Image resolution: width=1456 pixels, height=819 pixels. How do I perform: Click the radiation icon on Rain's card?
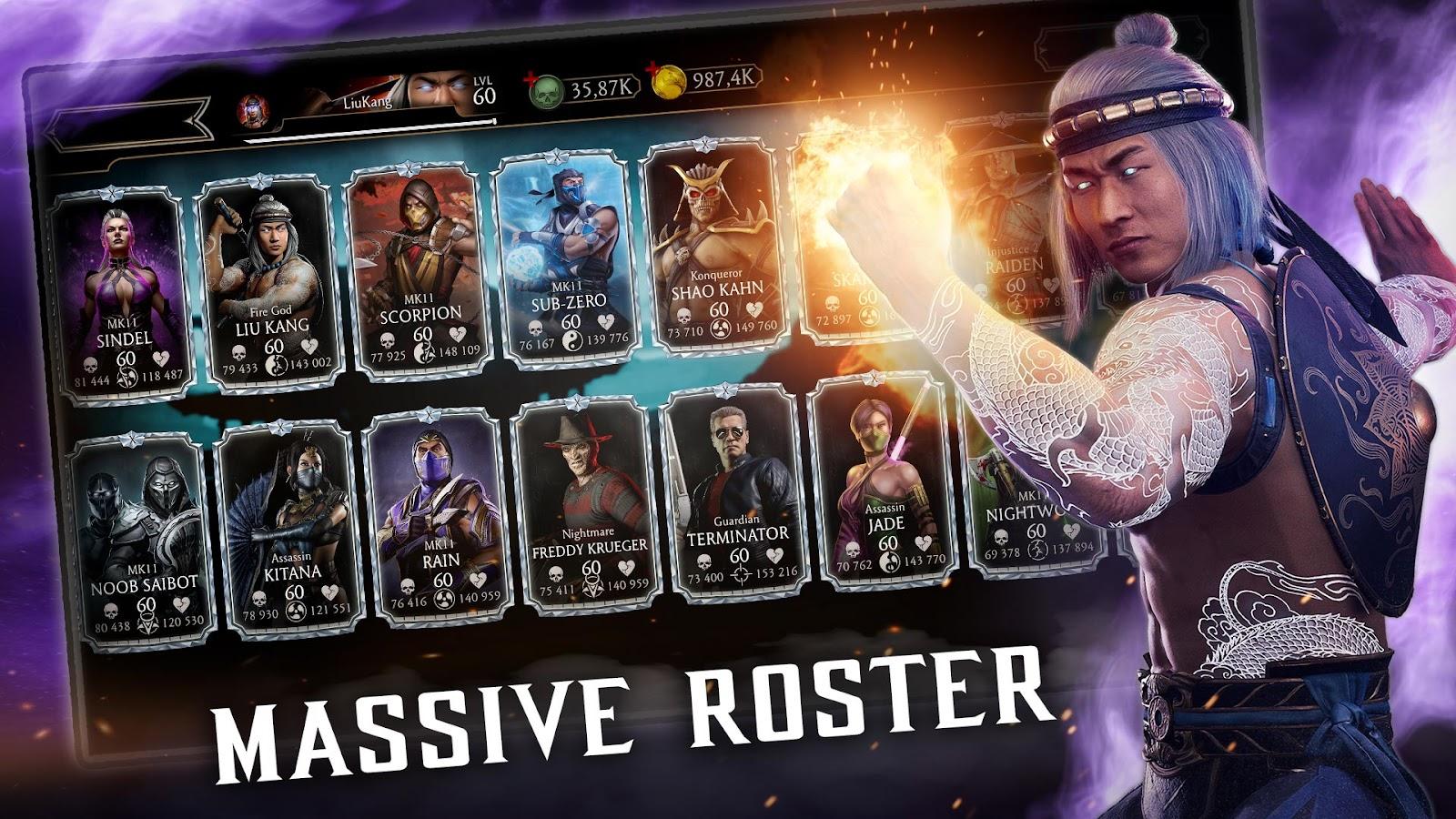coord(445,597)
